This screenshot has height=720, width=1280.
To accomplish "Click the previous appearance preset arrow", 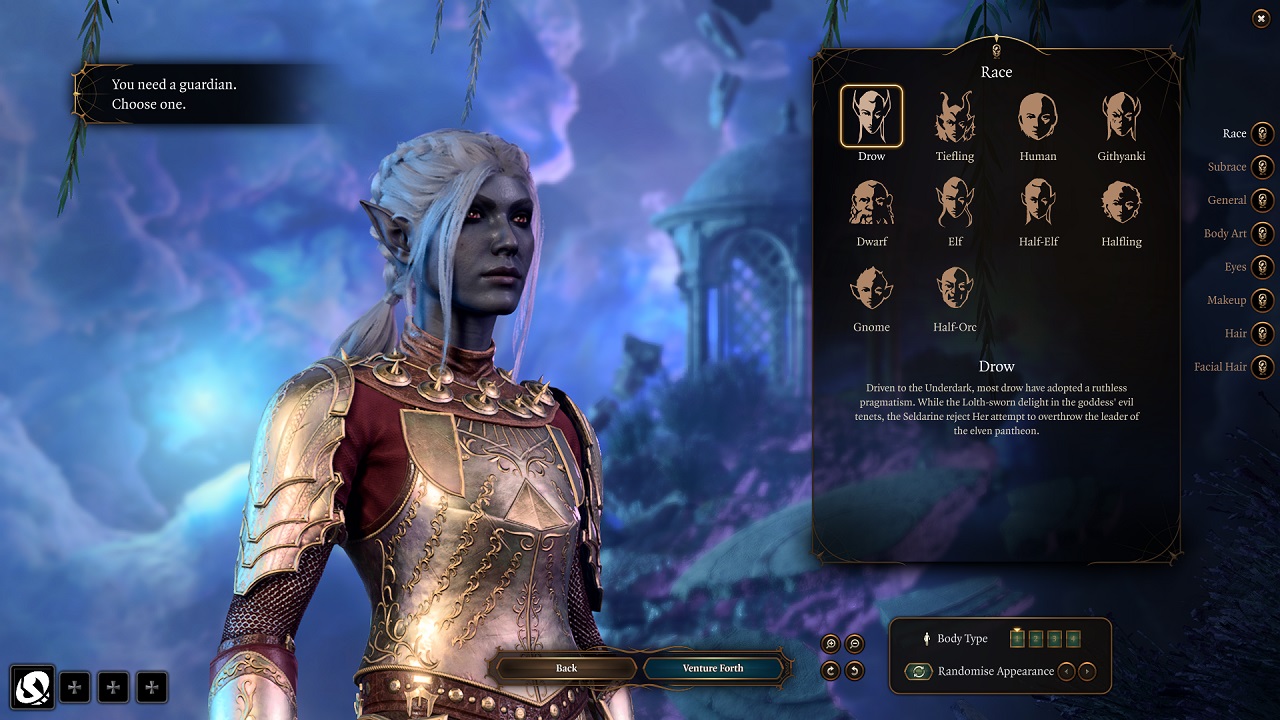I will (x=1067, y=671).
